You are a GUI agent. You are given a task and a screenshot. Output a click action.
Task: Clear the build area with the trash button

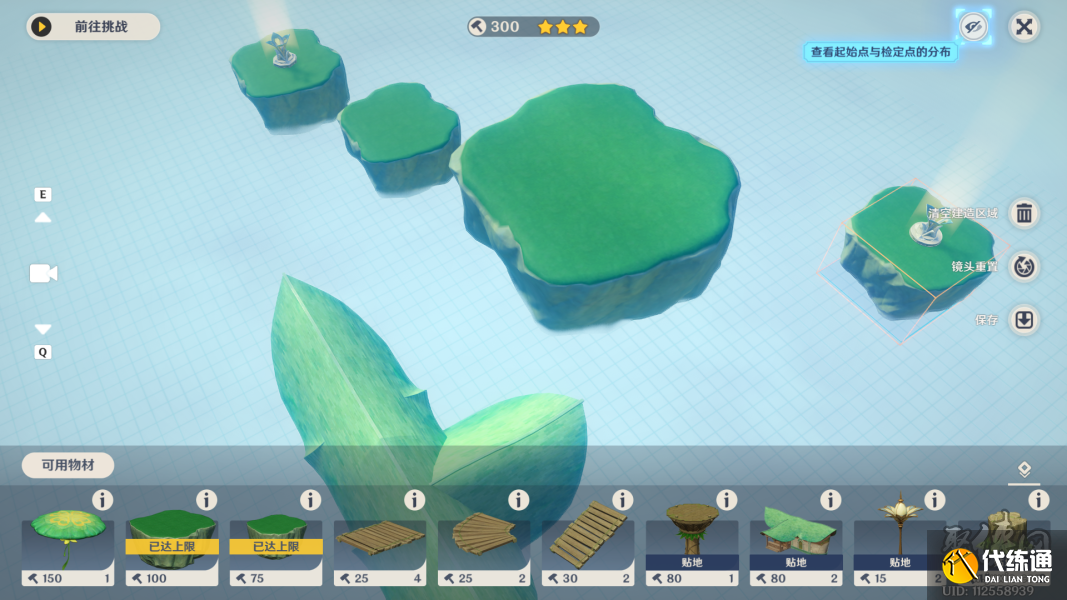coord(1024,213)
